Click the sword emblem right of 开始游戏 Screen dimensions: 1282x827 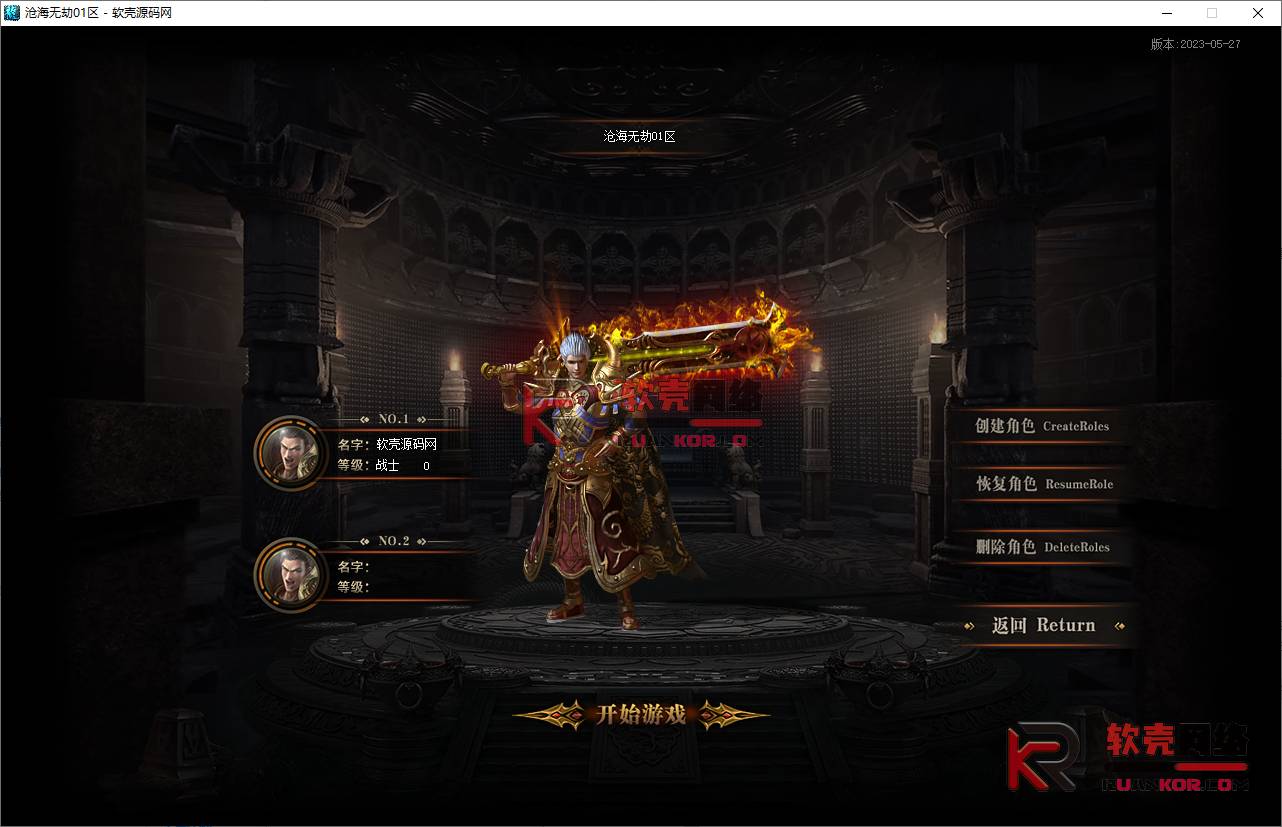(x=718, y=716)
